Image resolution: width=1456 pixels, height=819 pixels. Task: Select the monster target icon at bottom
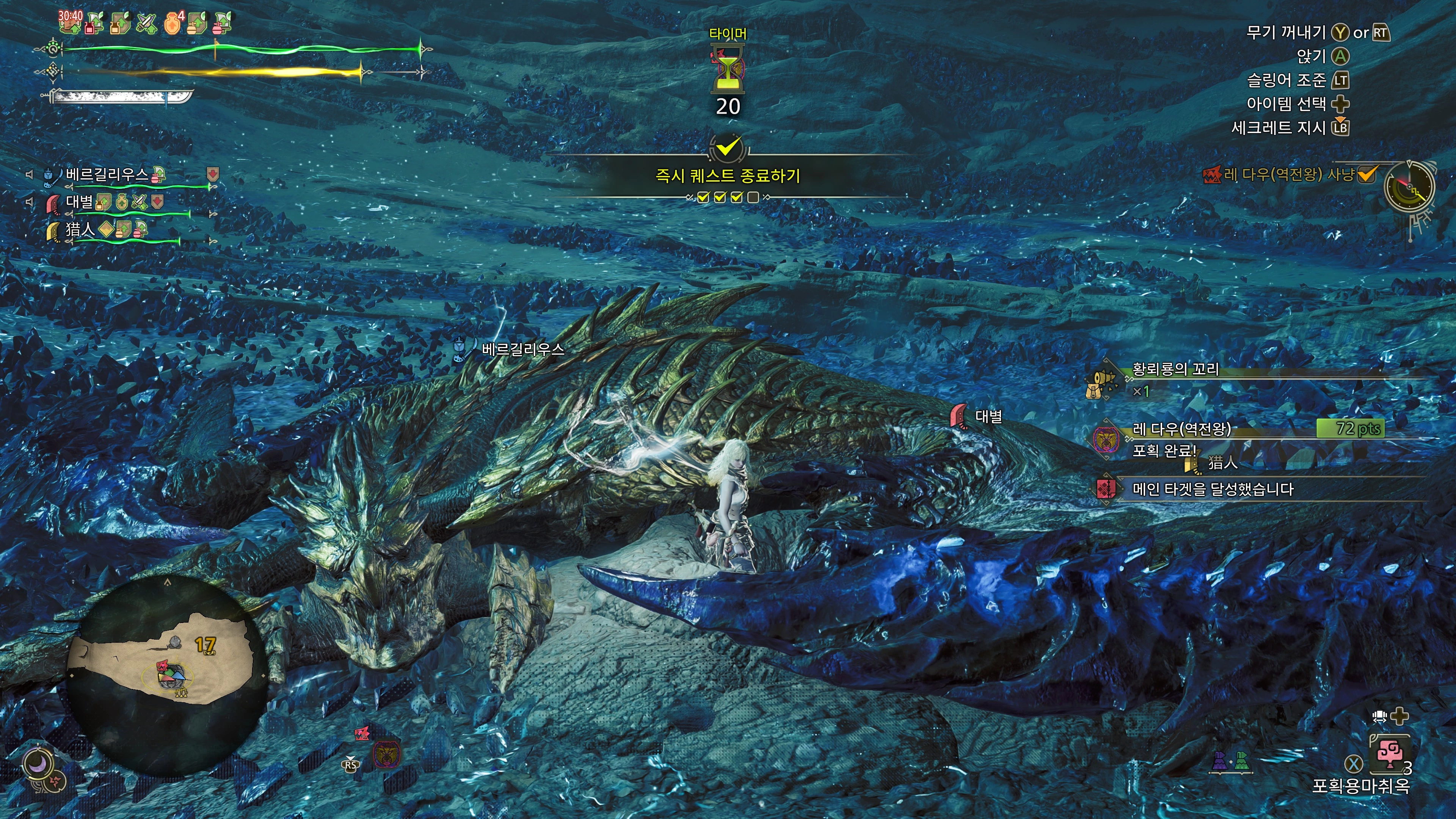tap(387, 754)
